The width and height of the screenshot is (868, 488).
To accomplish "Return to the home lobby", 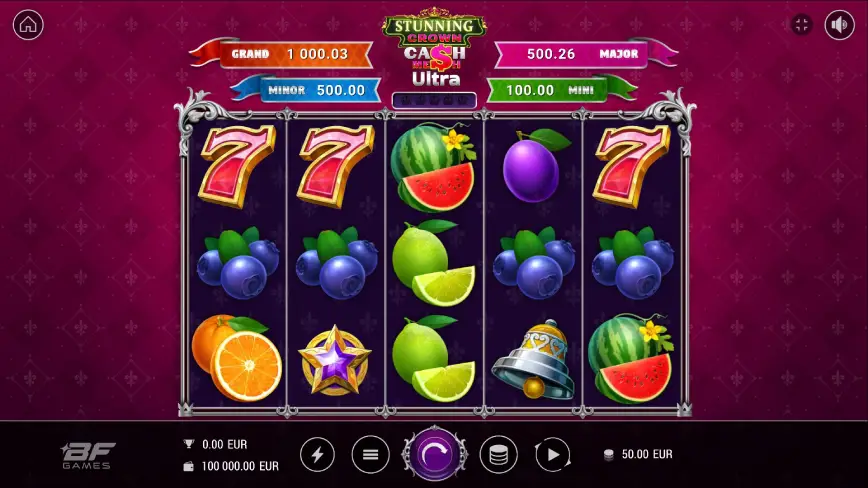I will point(28,25).
